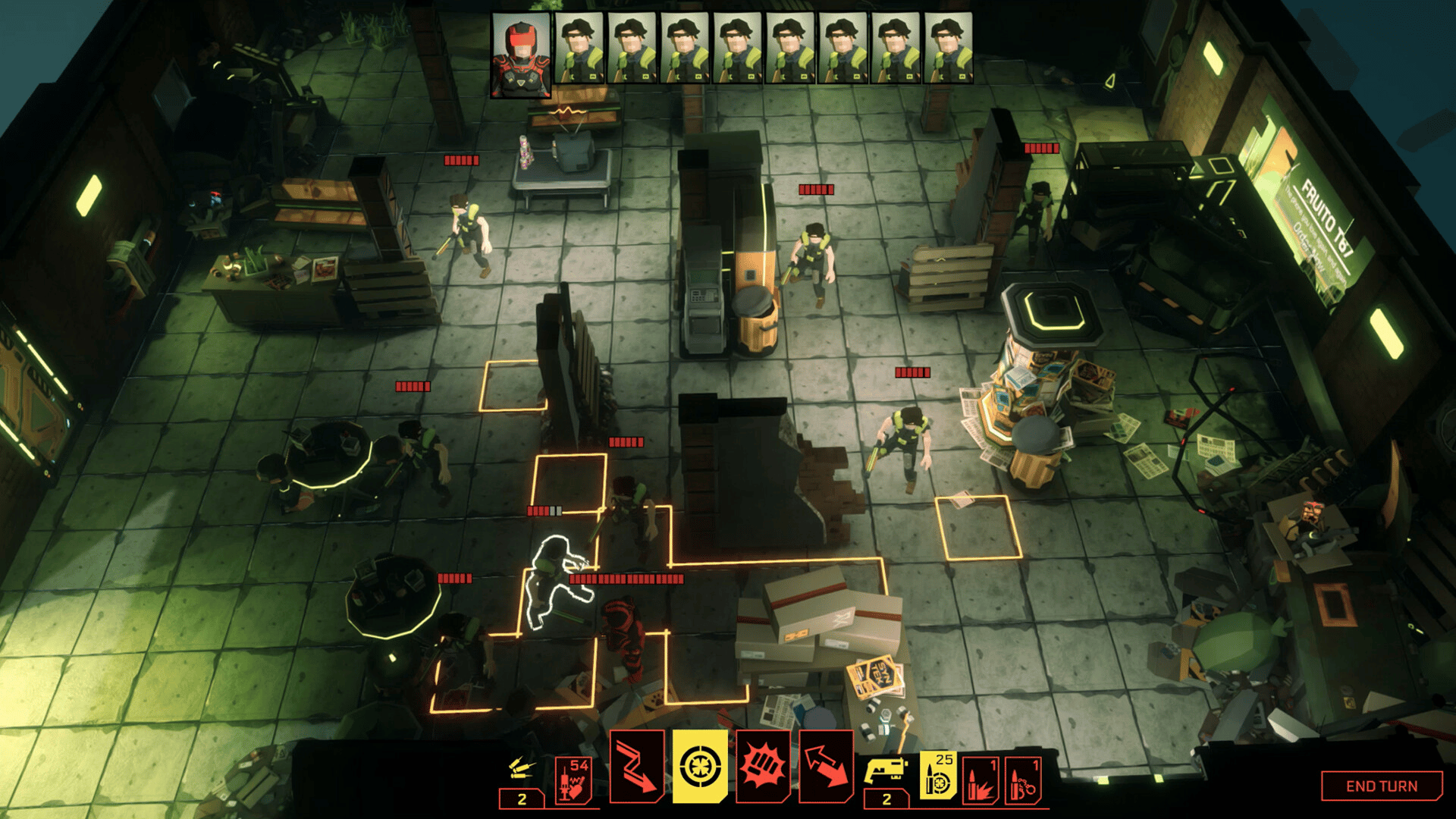This screenshot has width=1456, height=819.
Task: Select the double arrow swap ability
Action: (x=826, y=767)
